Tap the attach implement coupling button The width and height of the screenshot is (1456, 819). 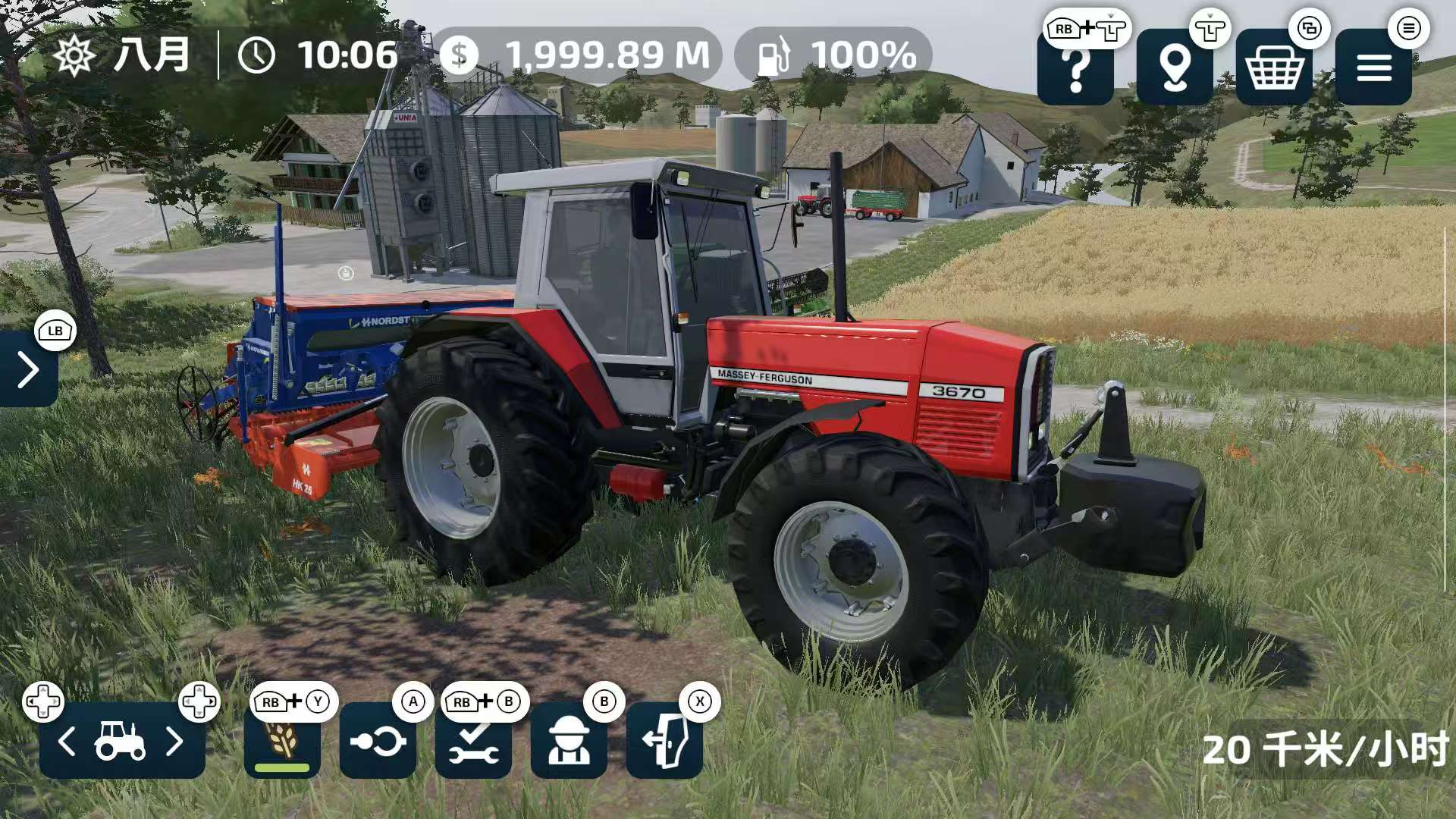click(378, 741)
